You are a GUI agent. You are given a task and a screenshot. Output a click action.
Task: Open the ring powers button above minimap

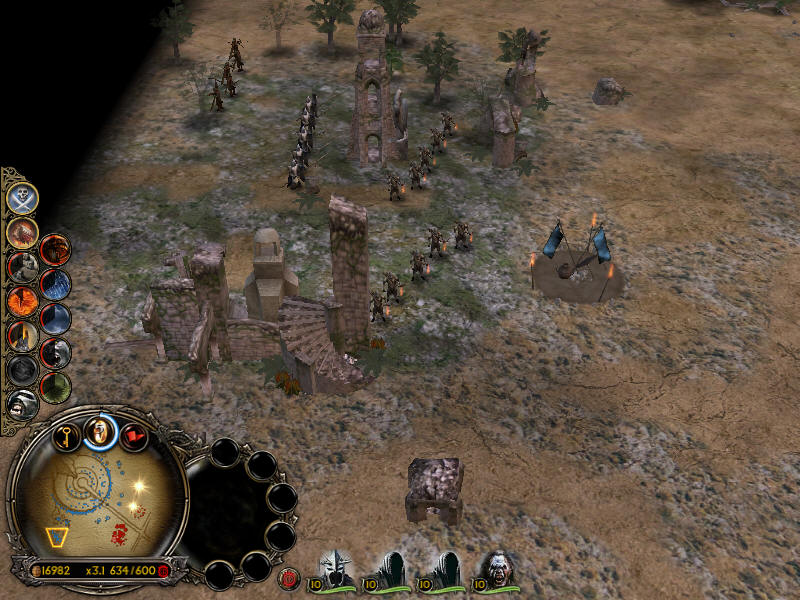[100, 431]
